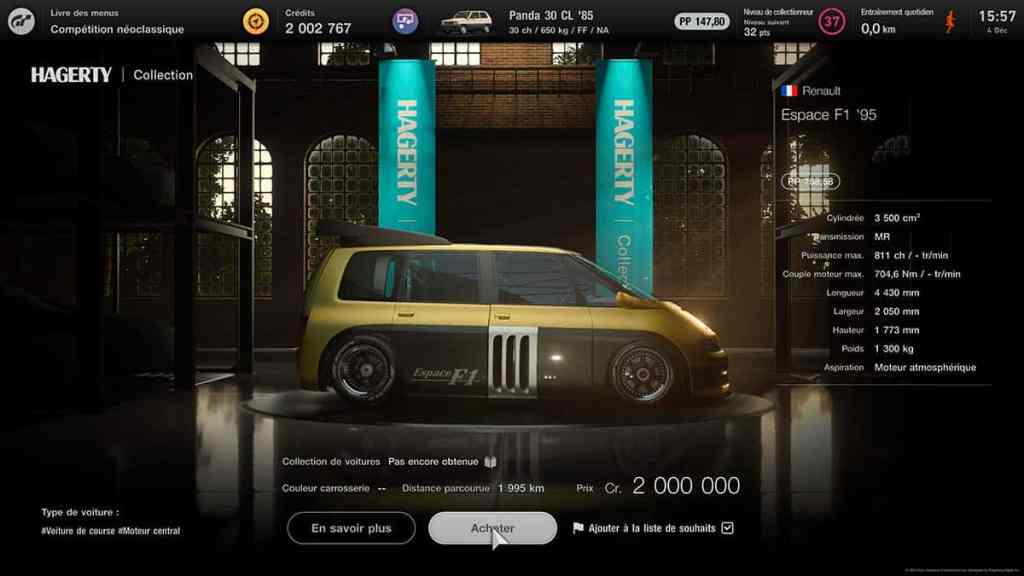This screenshot has height=576, width=1024.
Task: Buy the car with the Acheter button
Action: coord(492,528)
